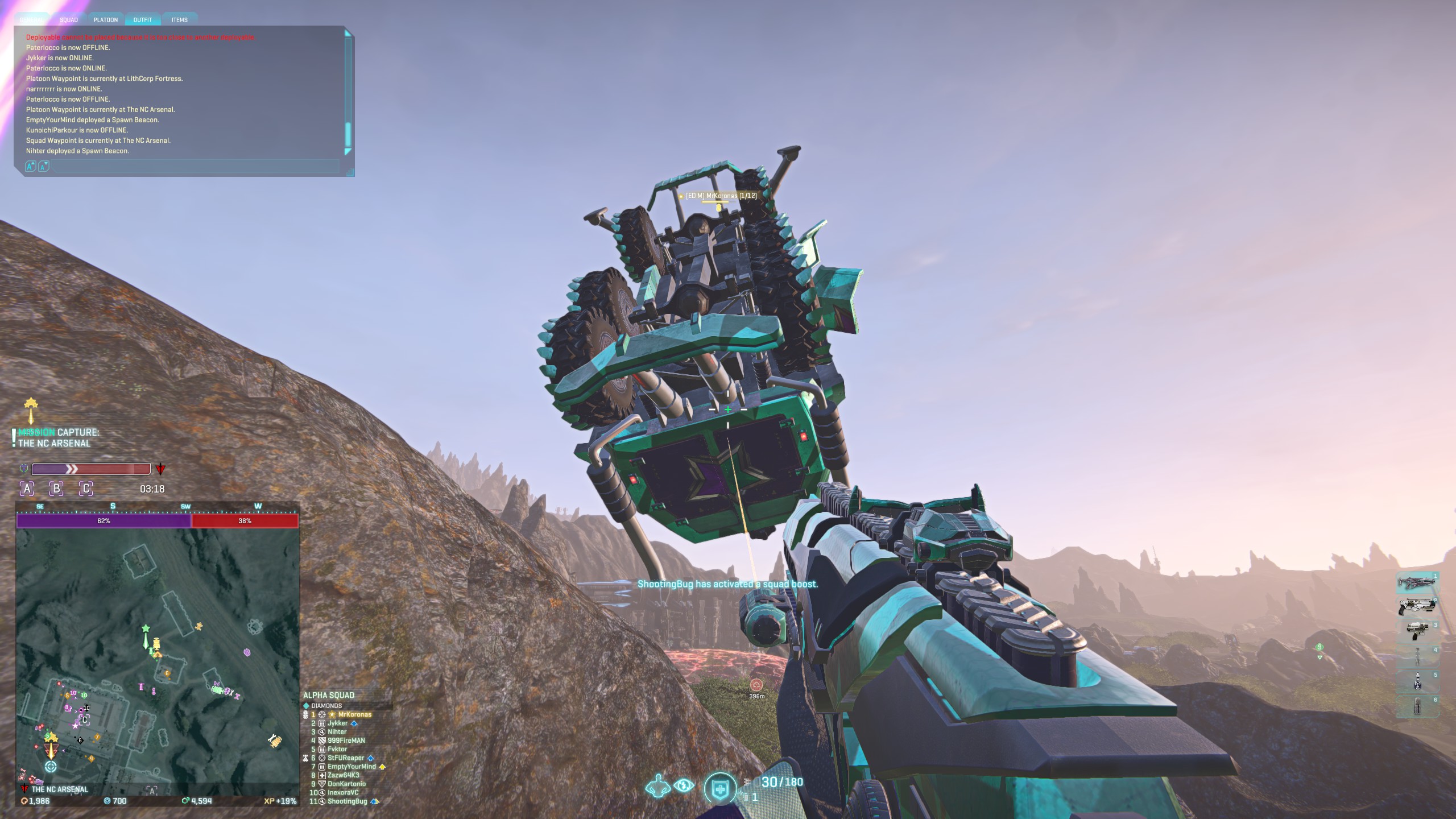Click the Mission Capture NC Arsenal objective tracker
The width and height of the screenshot is (1456, 819).
57,438
